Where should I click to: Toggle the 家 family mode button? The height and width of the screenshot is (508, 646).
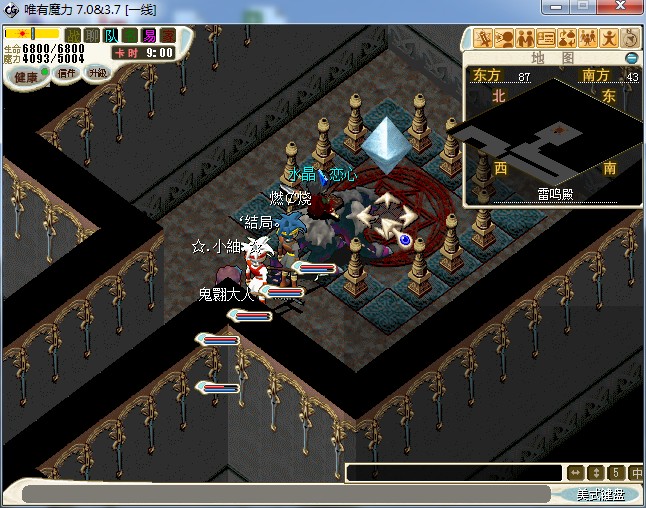(167, 36)
